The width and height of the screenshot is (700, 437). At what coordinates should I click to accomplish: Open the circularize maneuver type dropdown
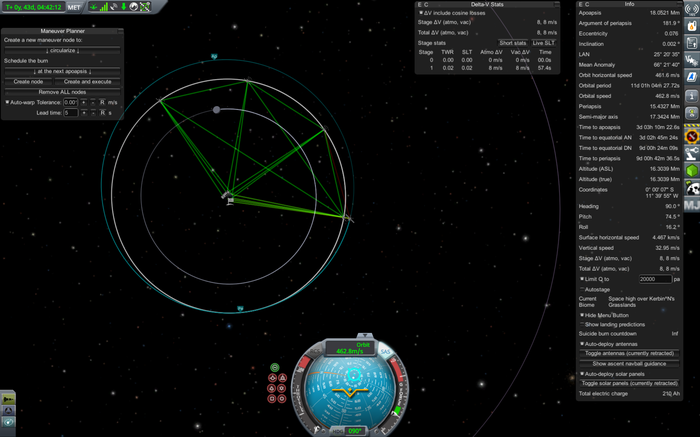[62, 49]
